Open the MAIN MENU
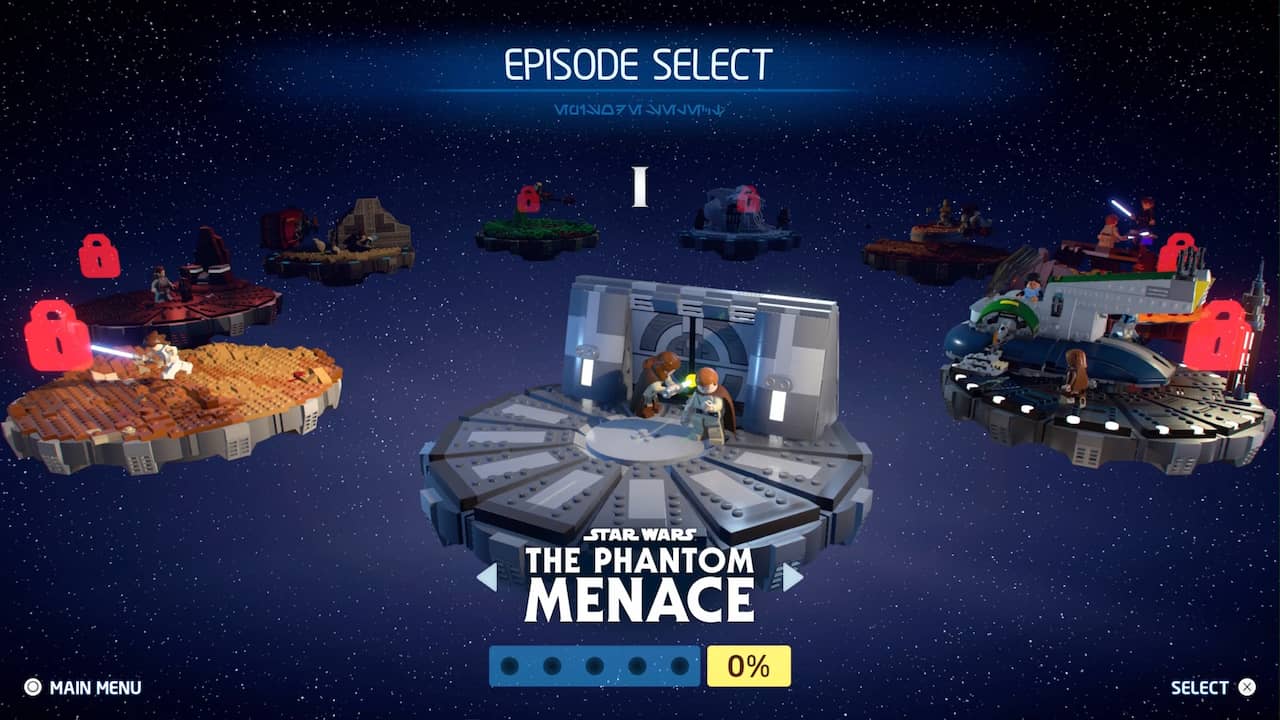 click(x=85, y=687)
